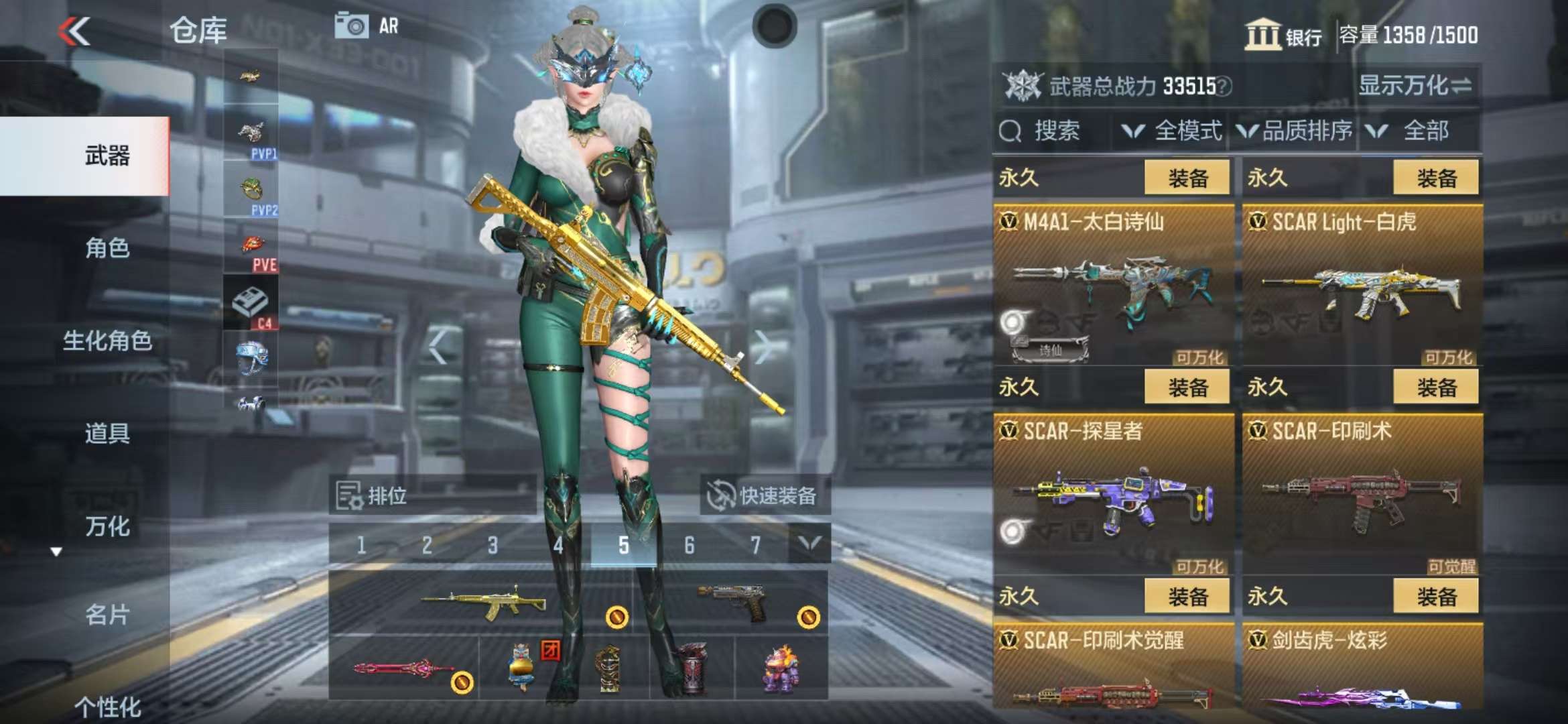Go back using the double-arrow button
Image resolution: width=1568 pixels, height=724 pixels.
click(x=74, y=32)
